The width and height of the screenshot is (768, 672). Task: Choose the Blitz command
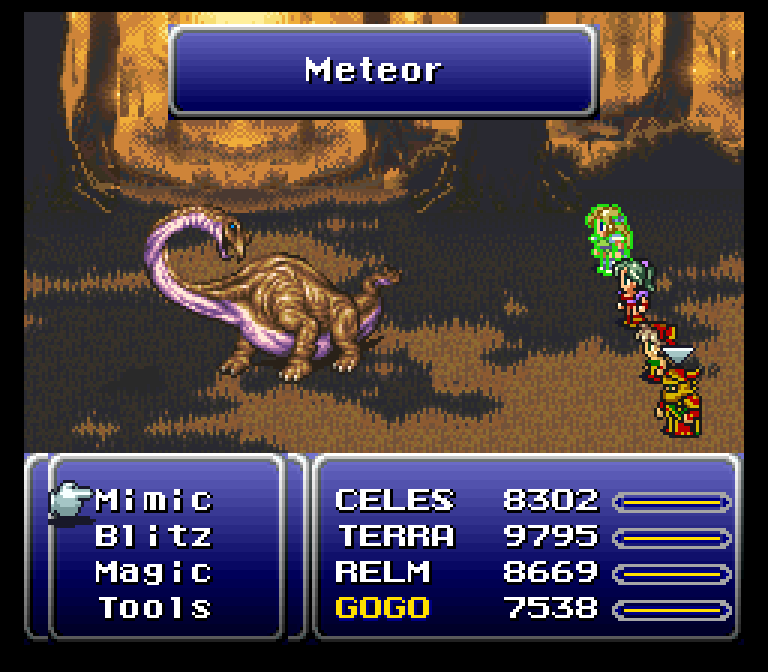point(154,536)
